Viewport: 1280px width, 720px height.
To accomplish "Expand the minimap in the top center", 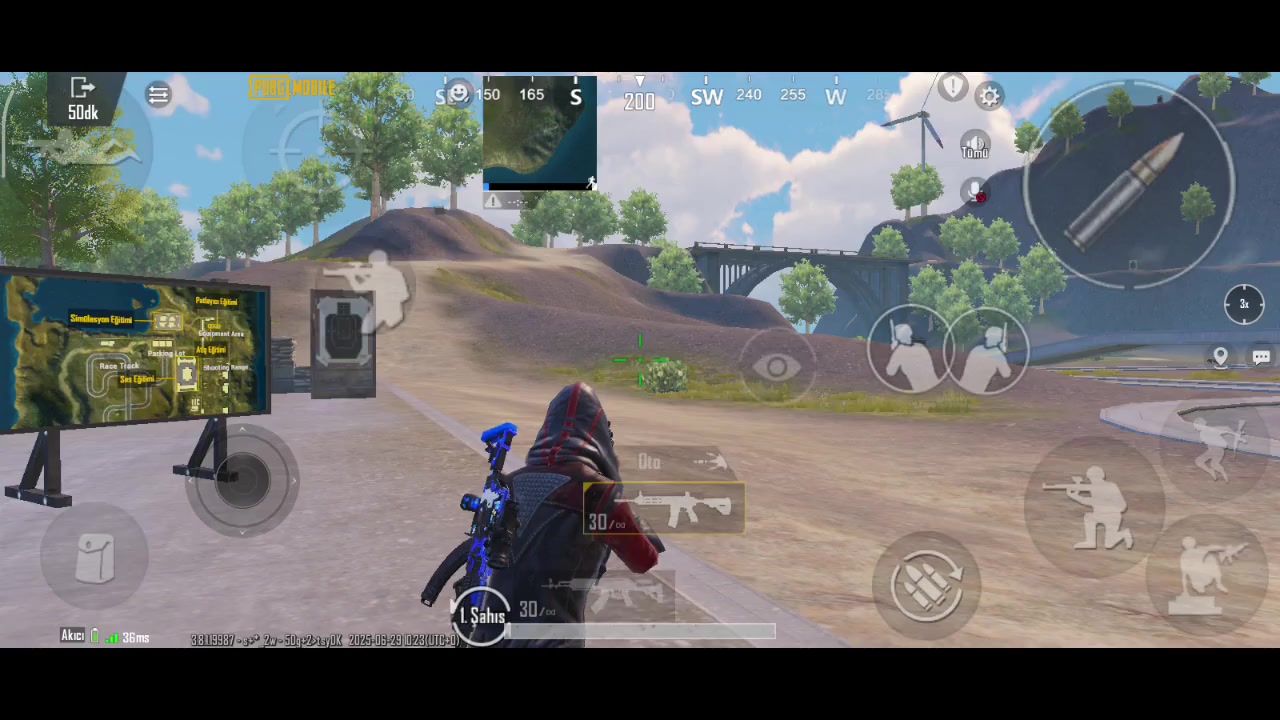I will 540,135.
